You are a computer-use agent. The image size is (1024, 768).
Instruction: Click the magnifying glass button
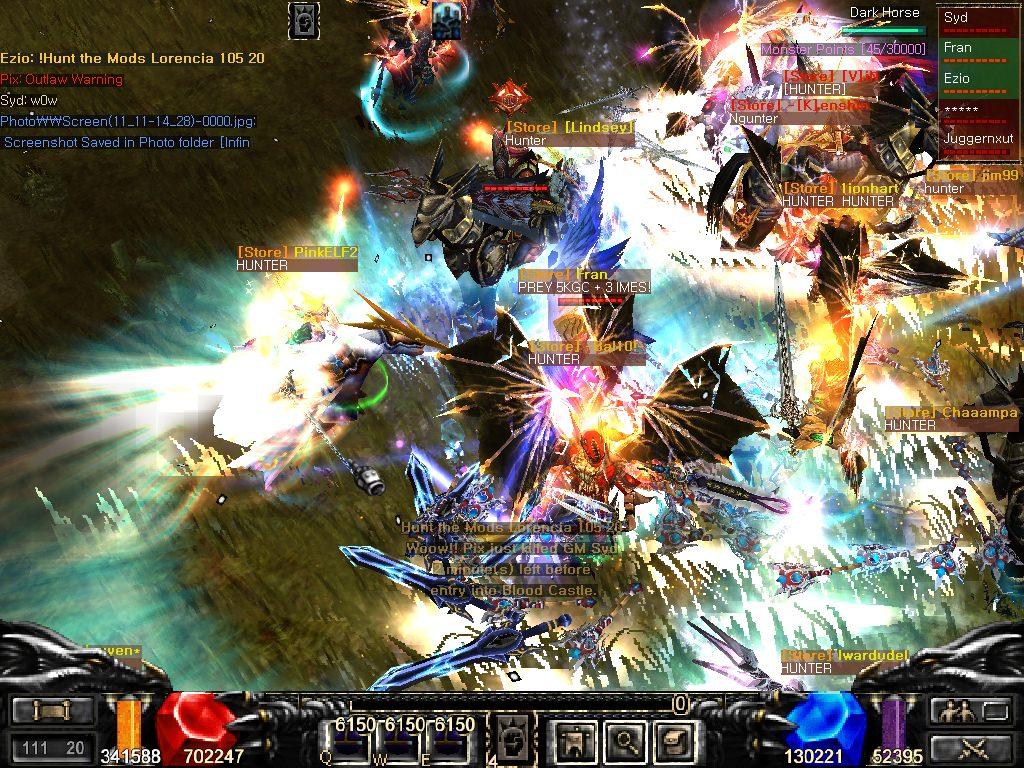(627, 740)
